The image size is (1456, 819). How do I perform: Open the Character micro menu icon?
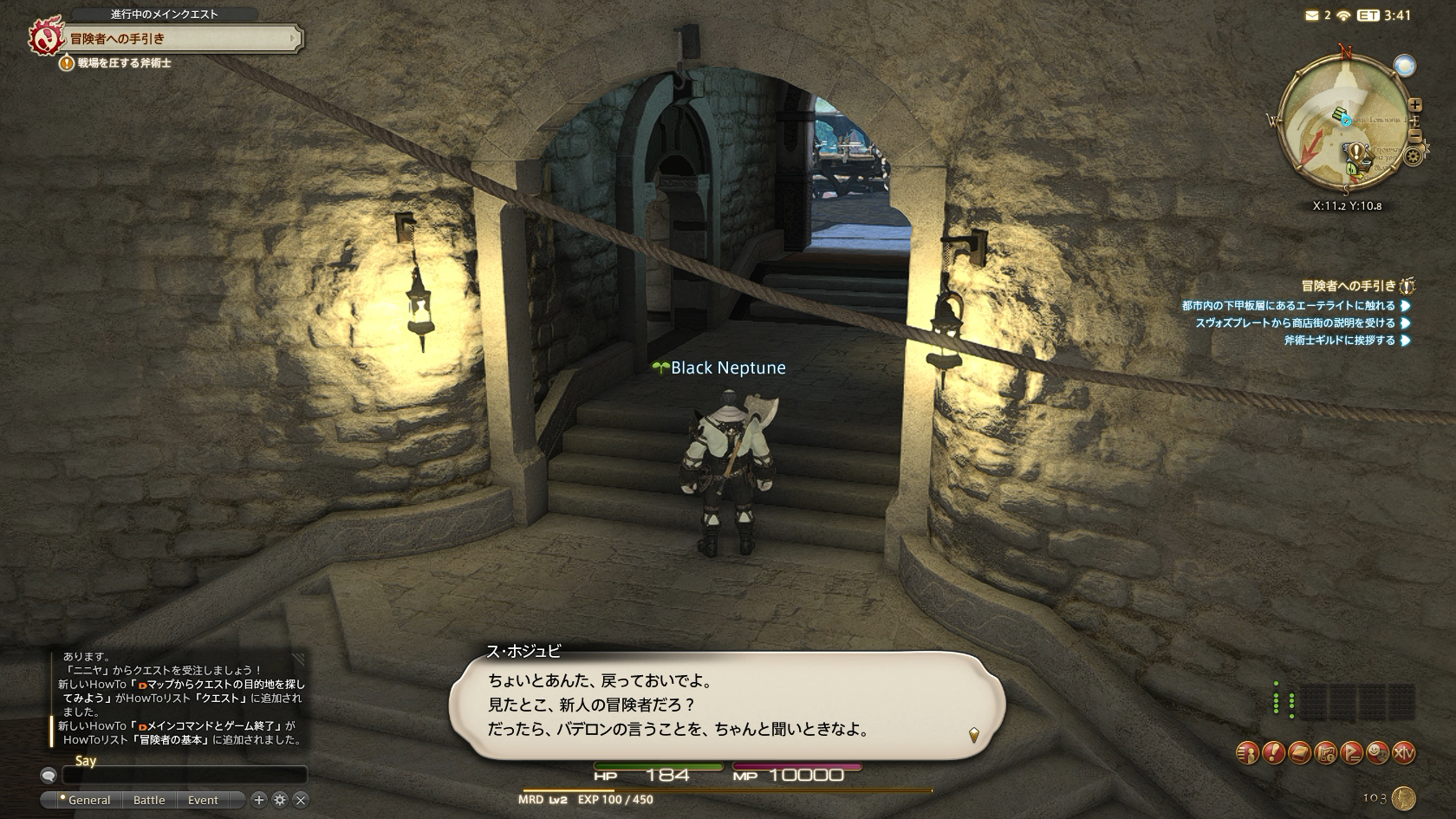1246,753
